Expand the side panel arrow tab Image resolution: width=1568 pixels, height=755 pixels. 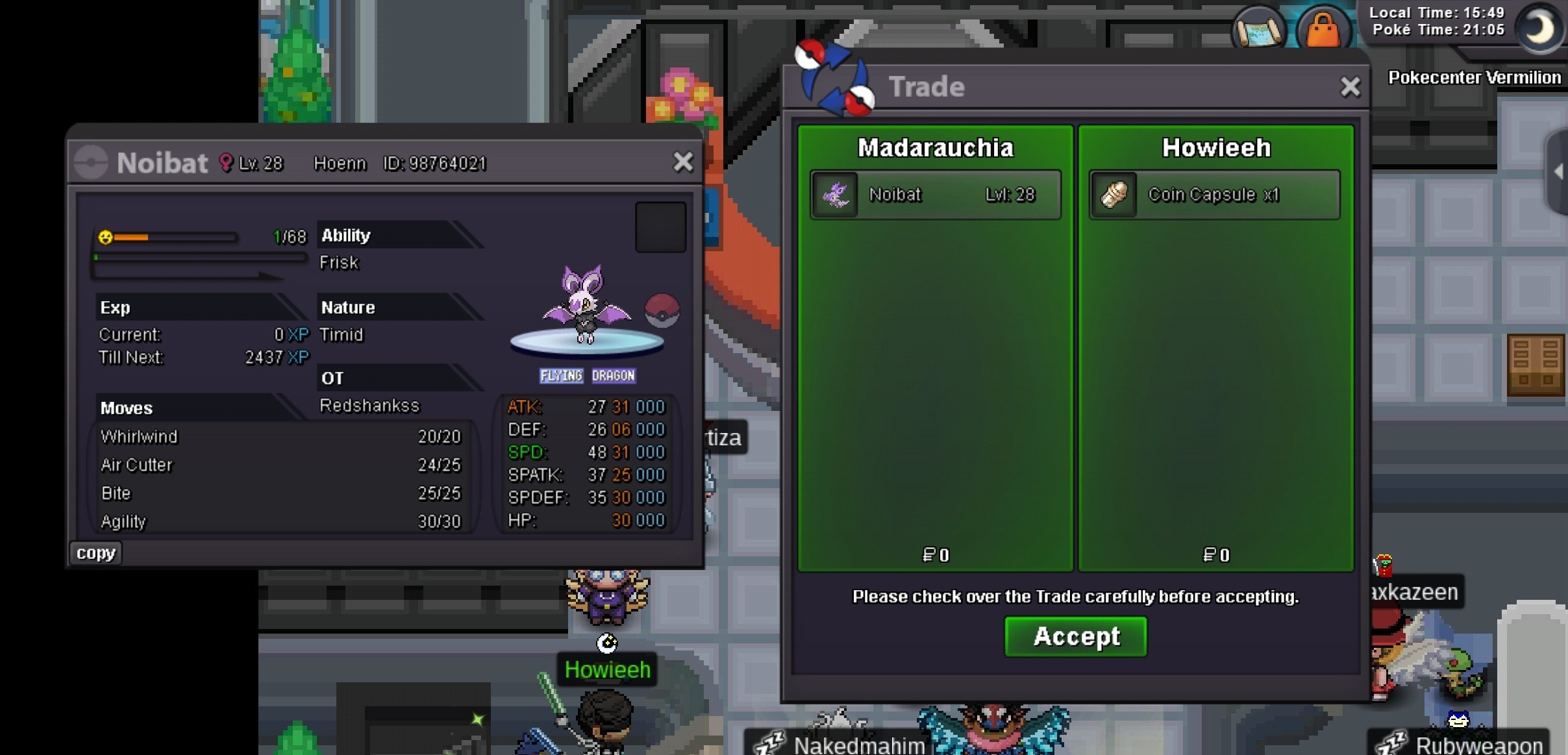pos(1558,172)
